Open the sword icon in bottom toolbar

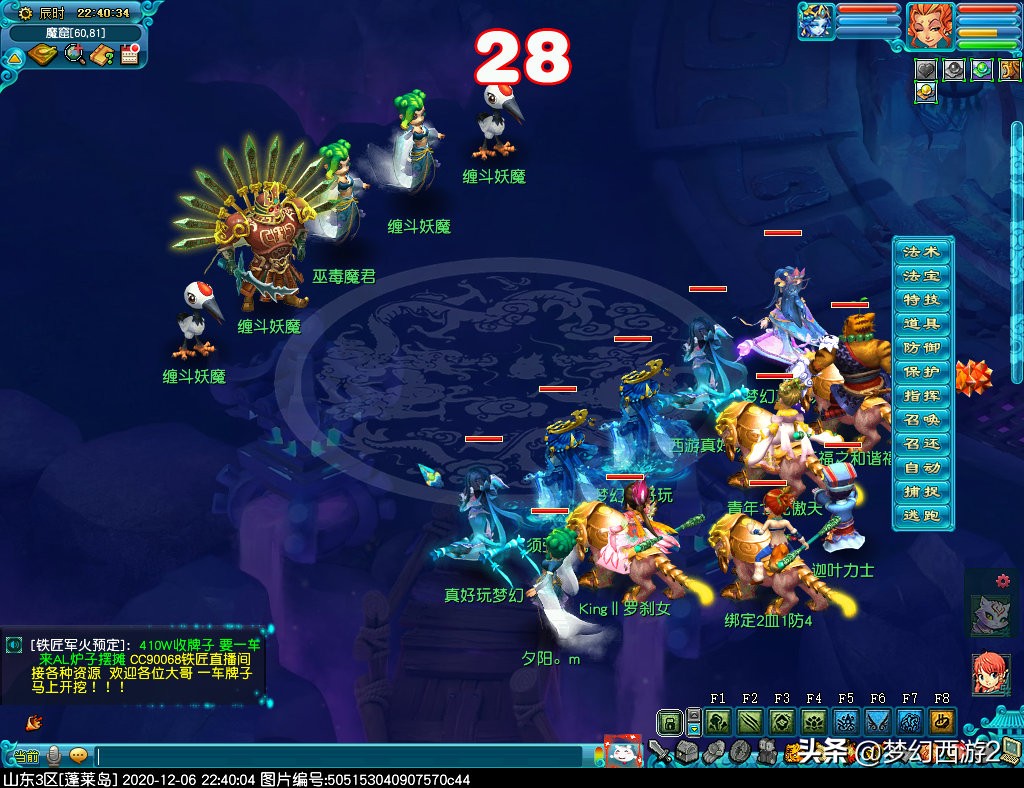(658, 750)
